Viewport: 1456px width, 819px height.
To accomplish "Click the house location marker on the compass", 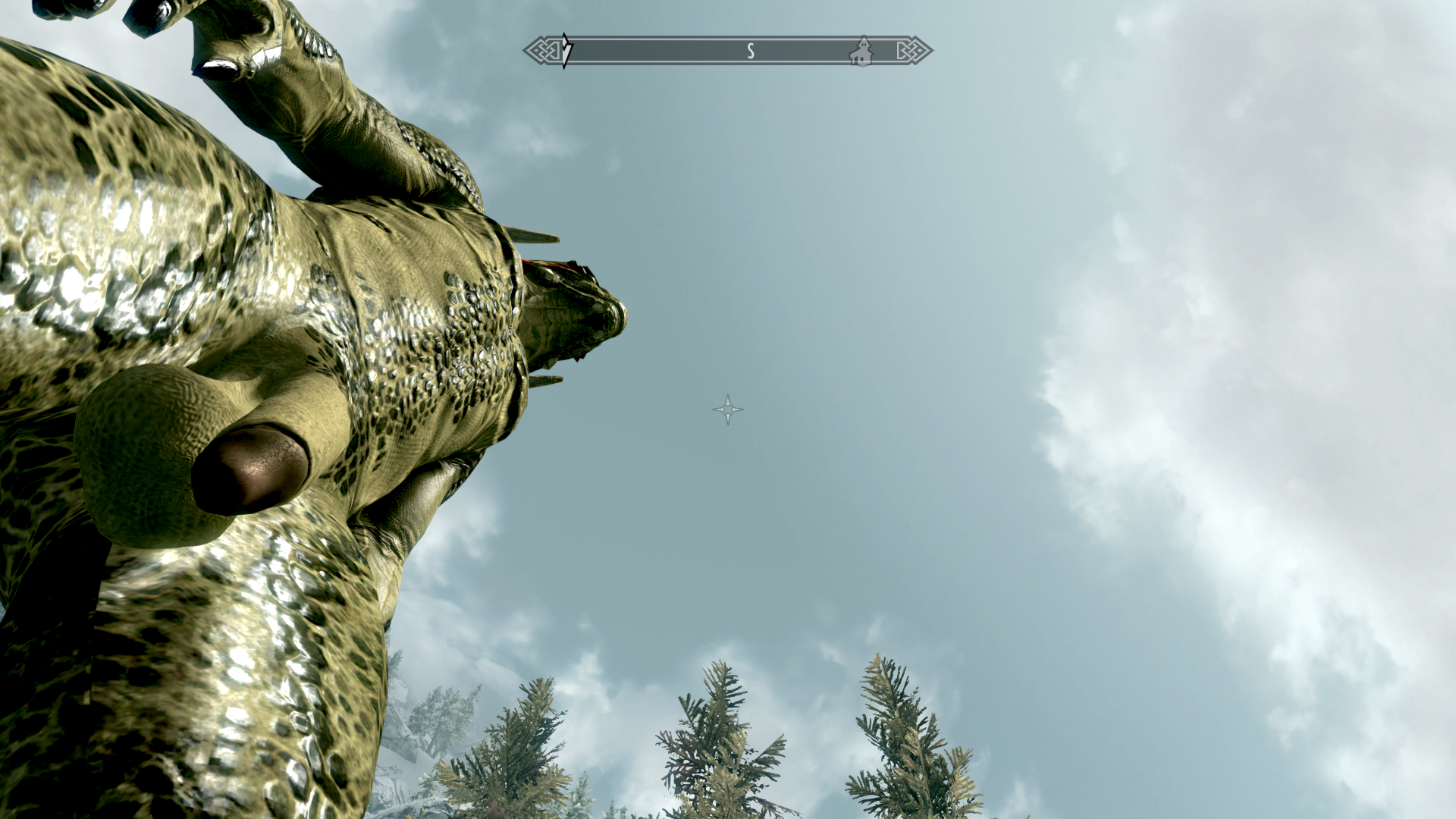I will 861,52.
